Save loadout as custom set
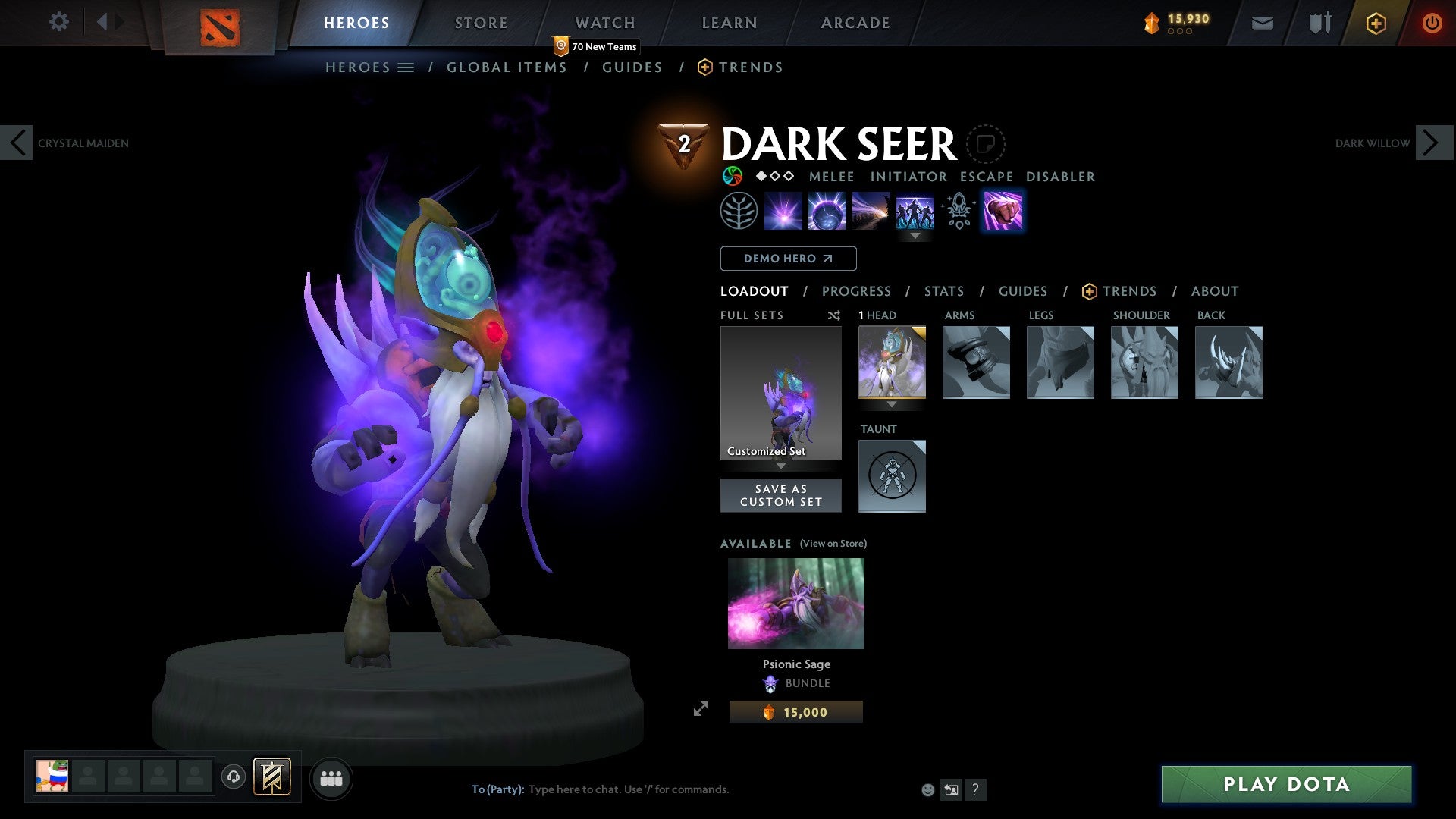 pos(780,495)
